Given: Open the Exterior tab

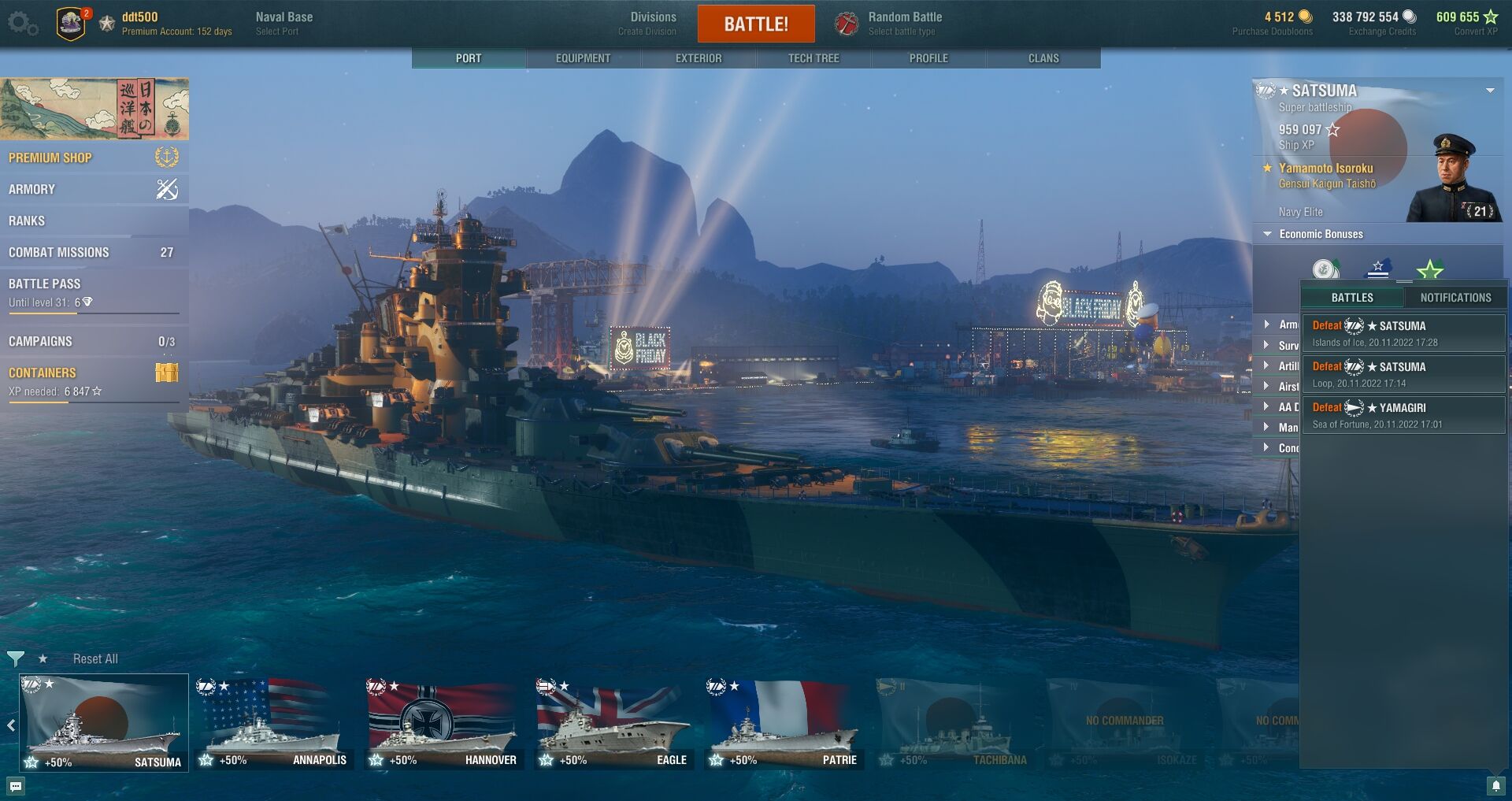Looking at the screenshot, I should [698, 58].
